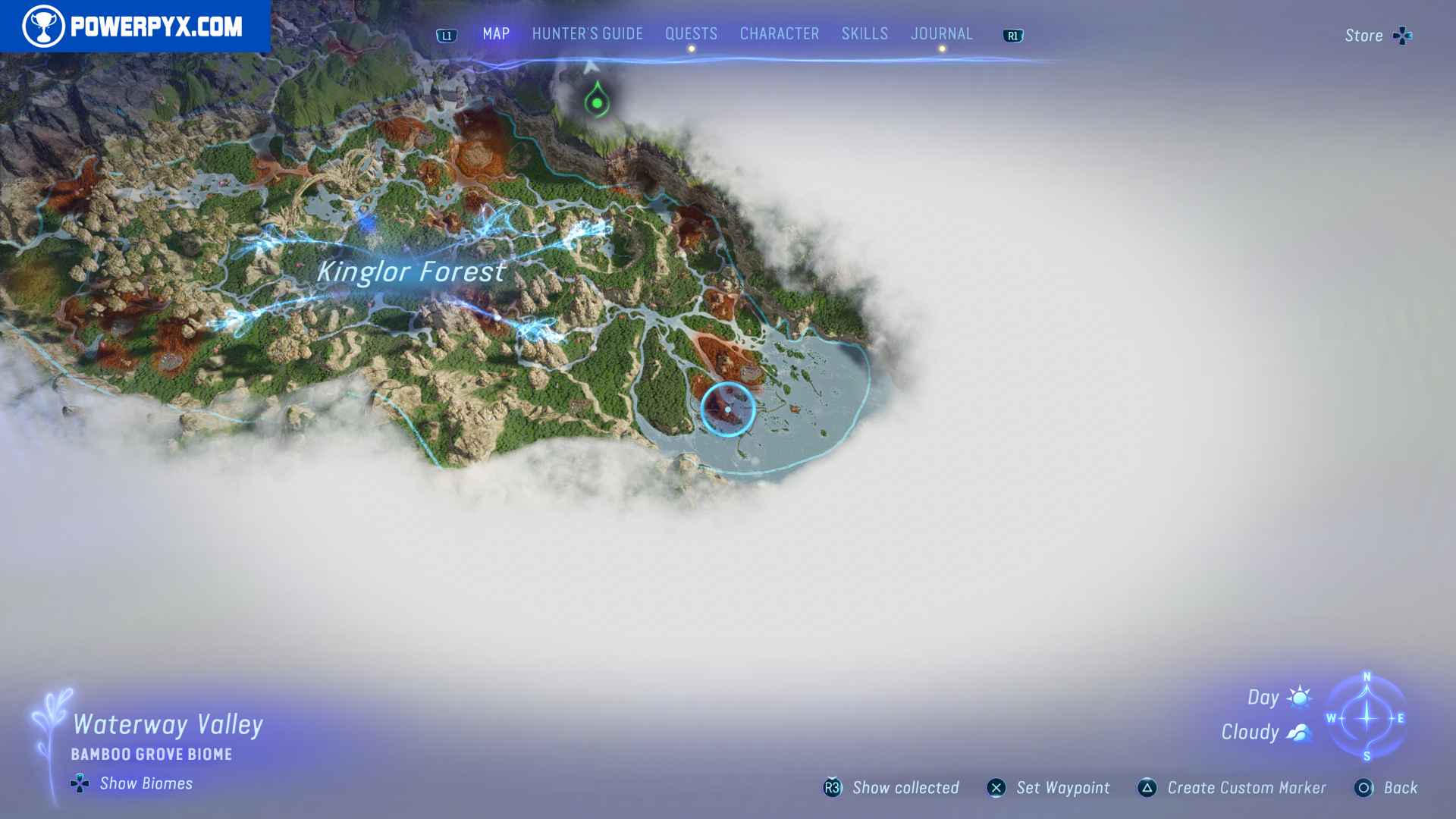Open the JOURNAL tab
1456x819 pixels.
[x=942, y=33]
